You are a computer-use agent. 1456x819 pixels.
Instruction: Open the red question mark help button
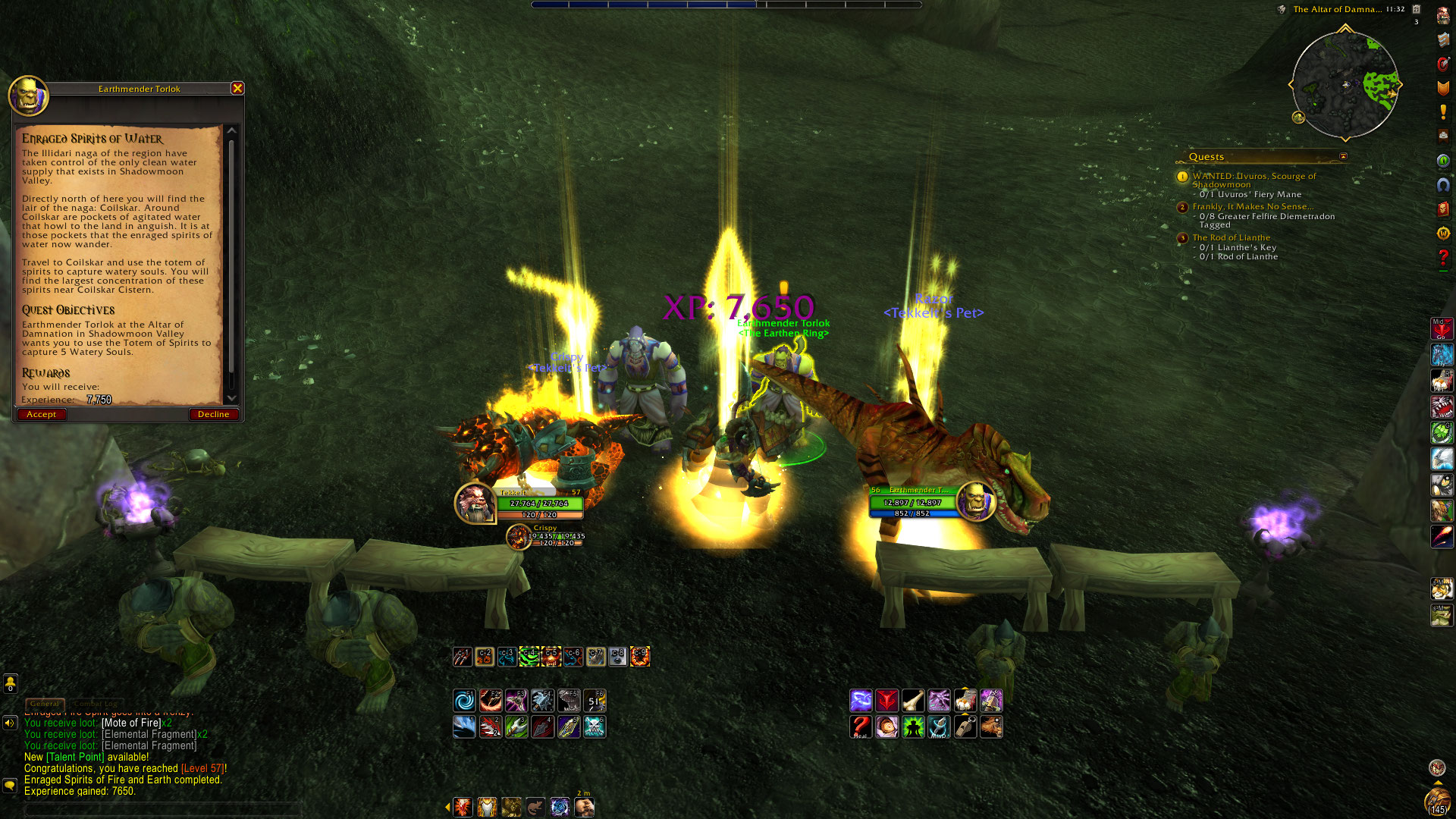click(x=1443, y=258)
